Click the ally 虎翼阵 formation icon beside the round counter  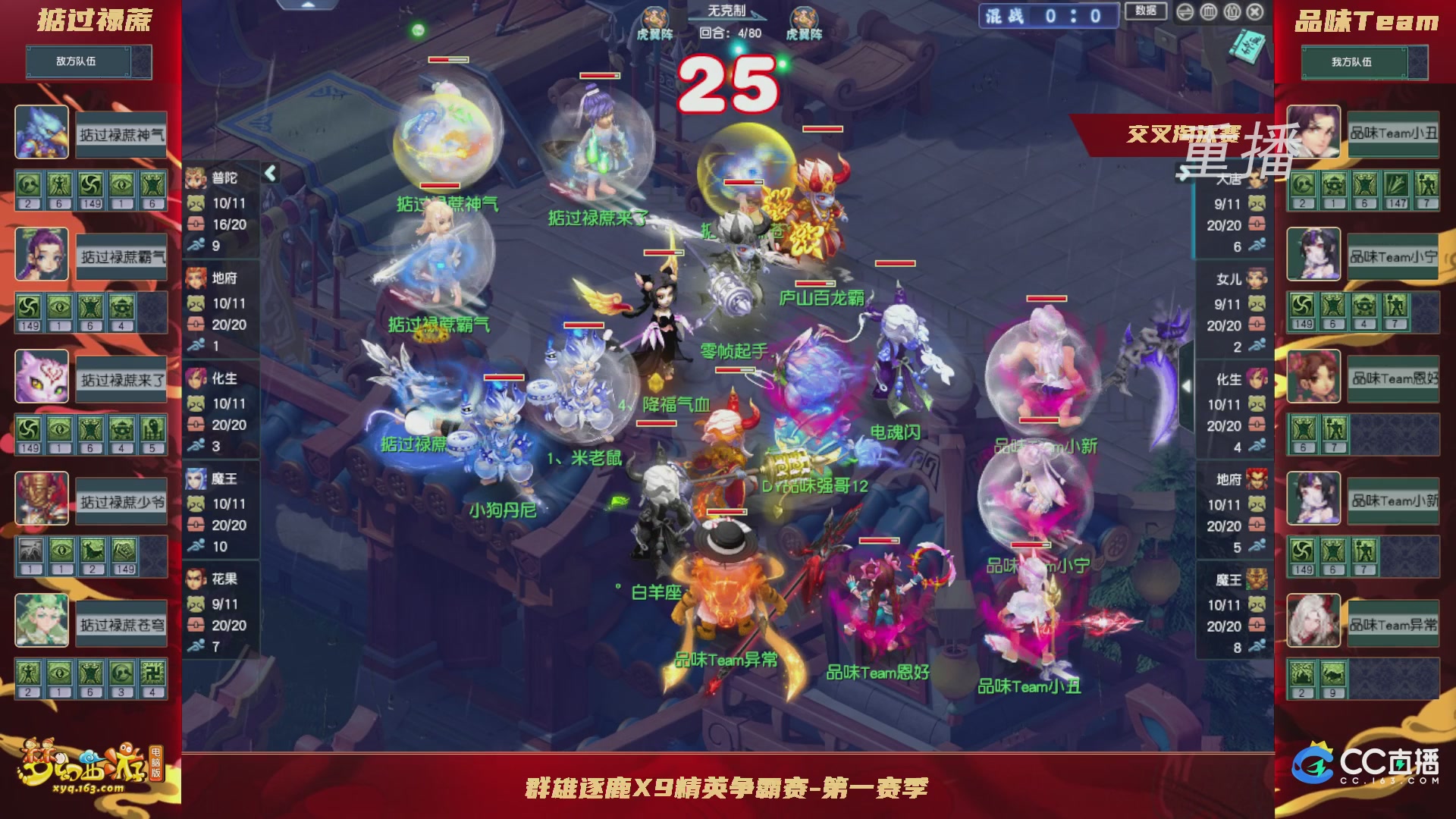(x=805, y=17)
